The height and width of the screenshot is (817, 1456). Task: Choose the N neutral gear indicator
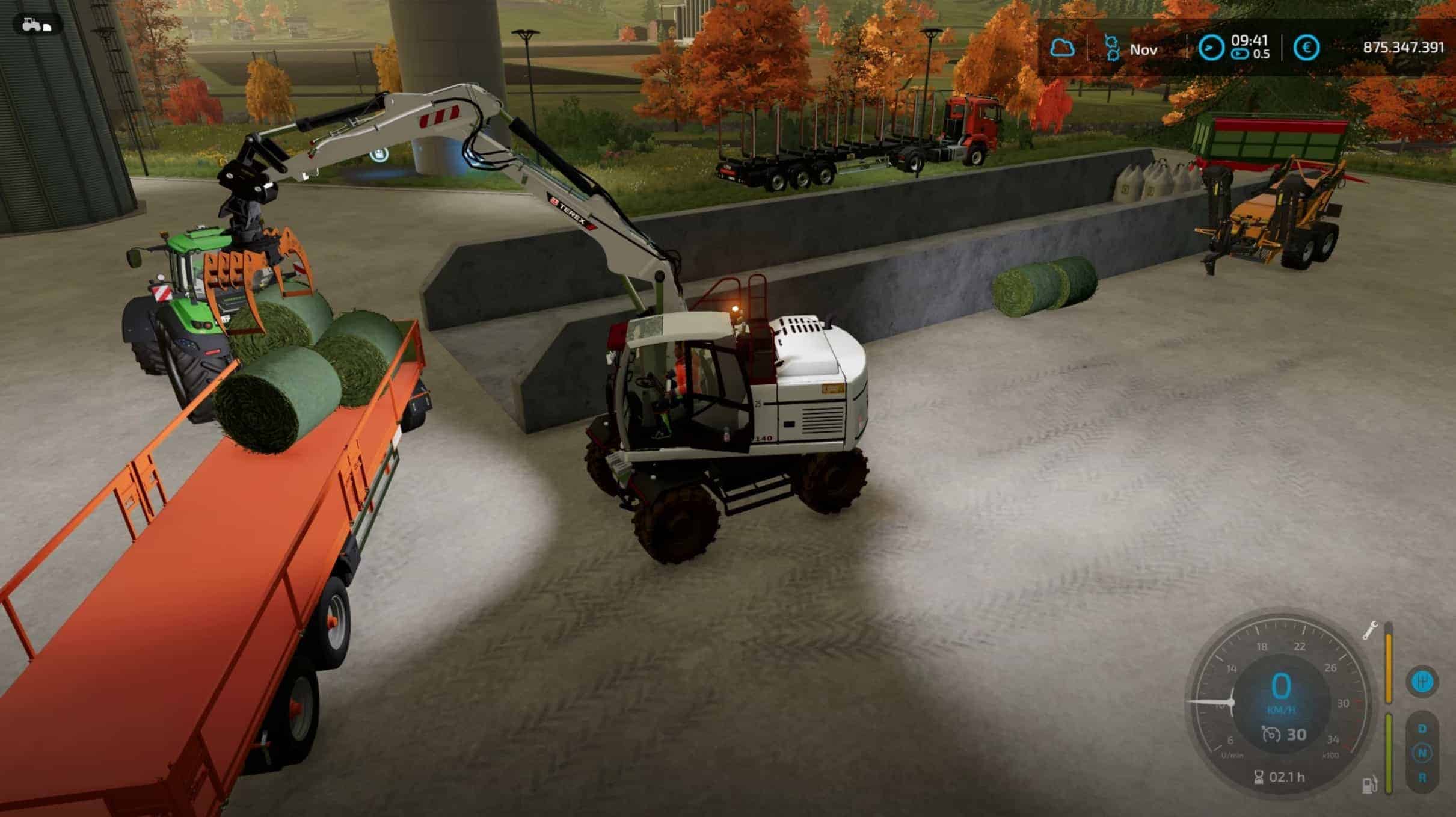(1422, 753)
